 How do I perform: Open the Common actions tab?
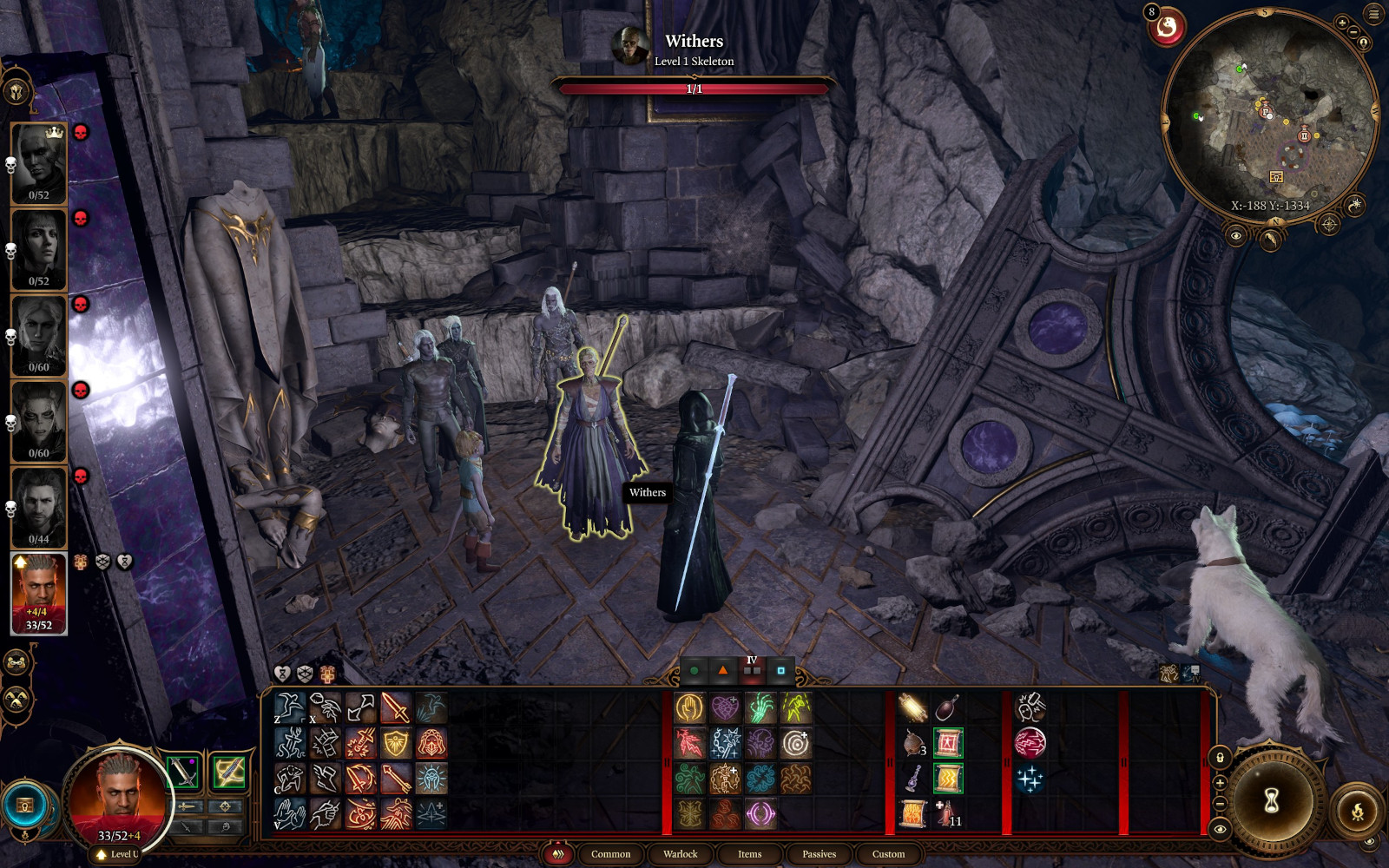pos(610,854)
